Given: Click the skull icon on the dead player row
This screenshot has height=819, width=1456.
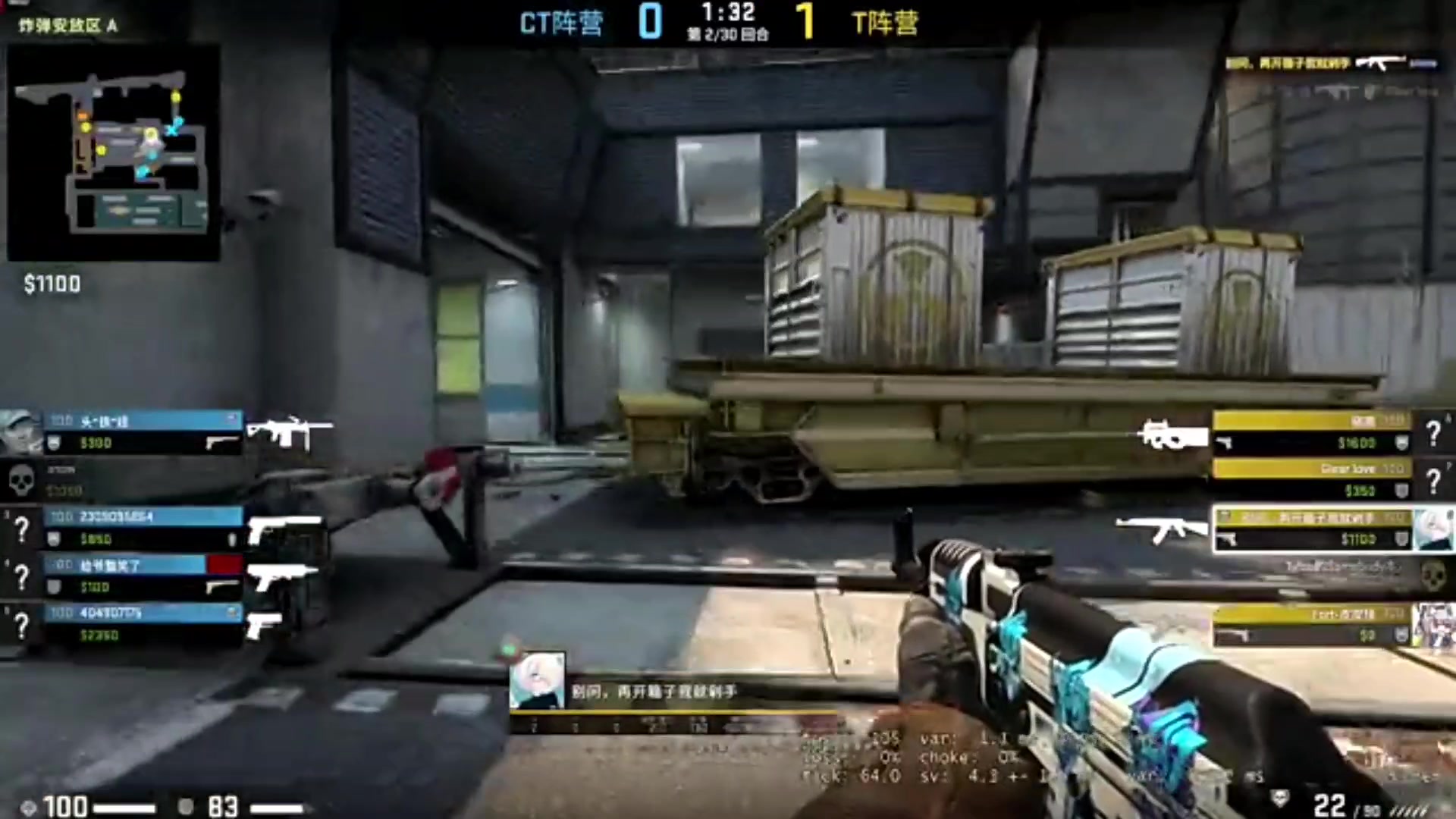Looking at the screenshot, I should pos(21,480).
